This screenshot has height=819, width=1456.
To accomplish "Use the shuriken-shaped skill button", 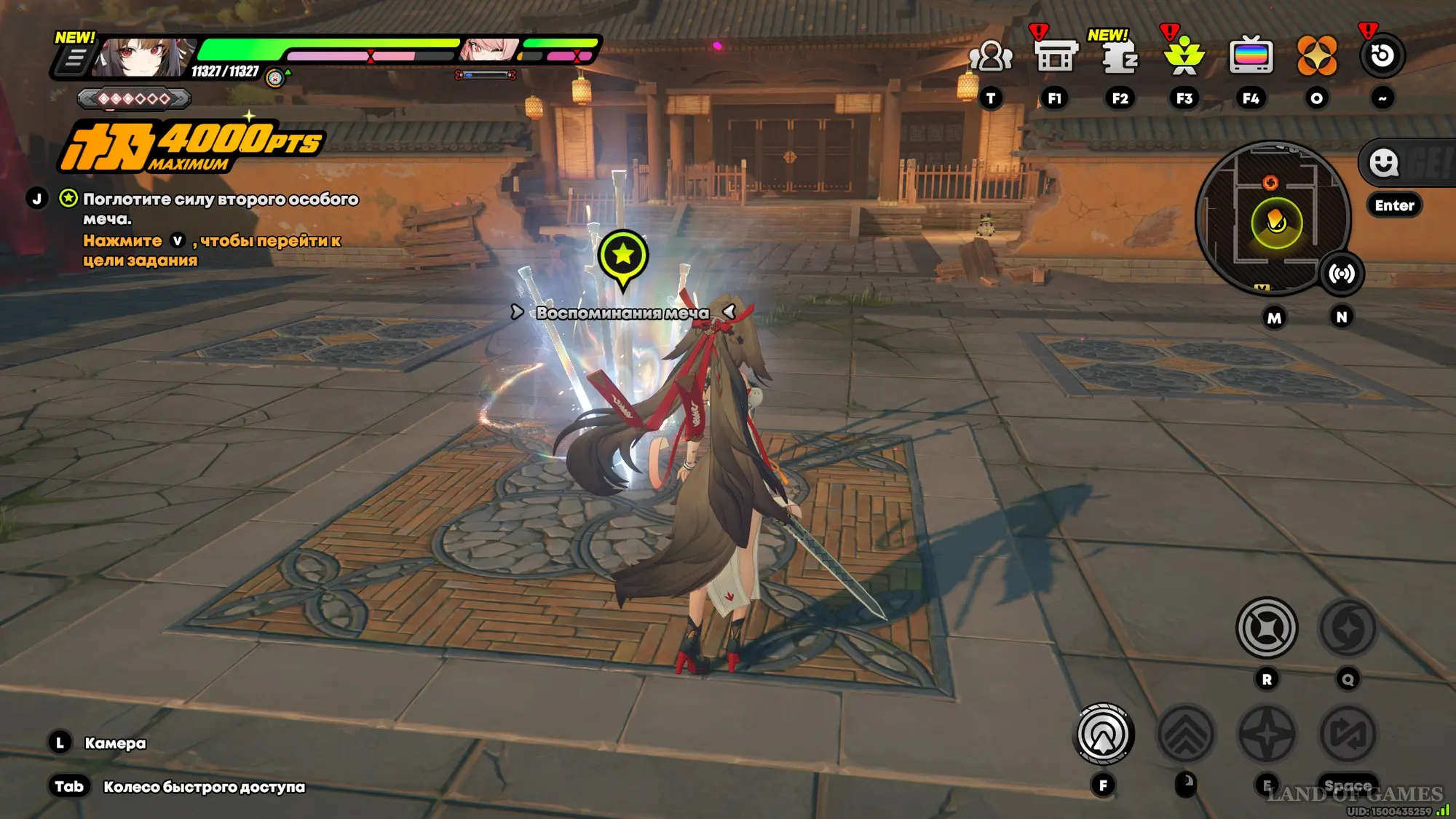I will point(1267,628).
